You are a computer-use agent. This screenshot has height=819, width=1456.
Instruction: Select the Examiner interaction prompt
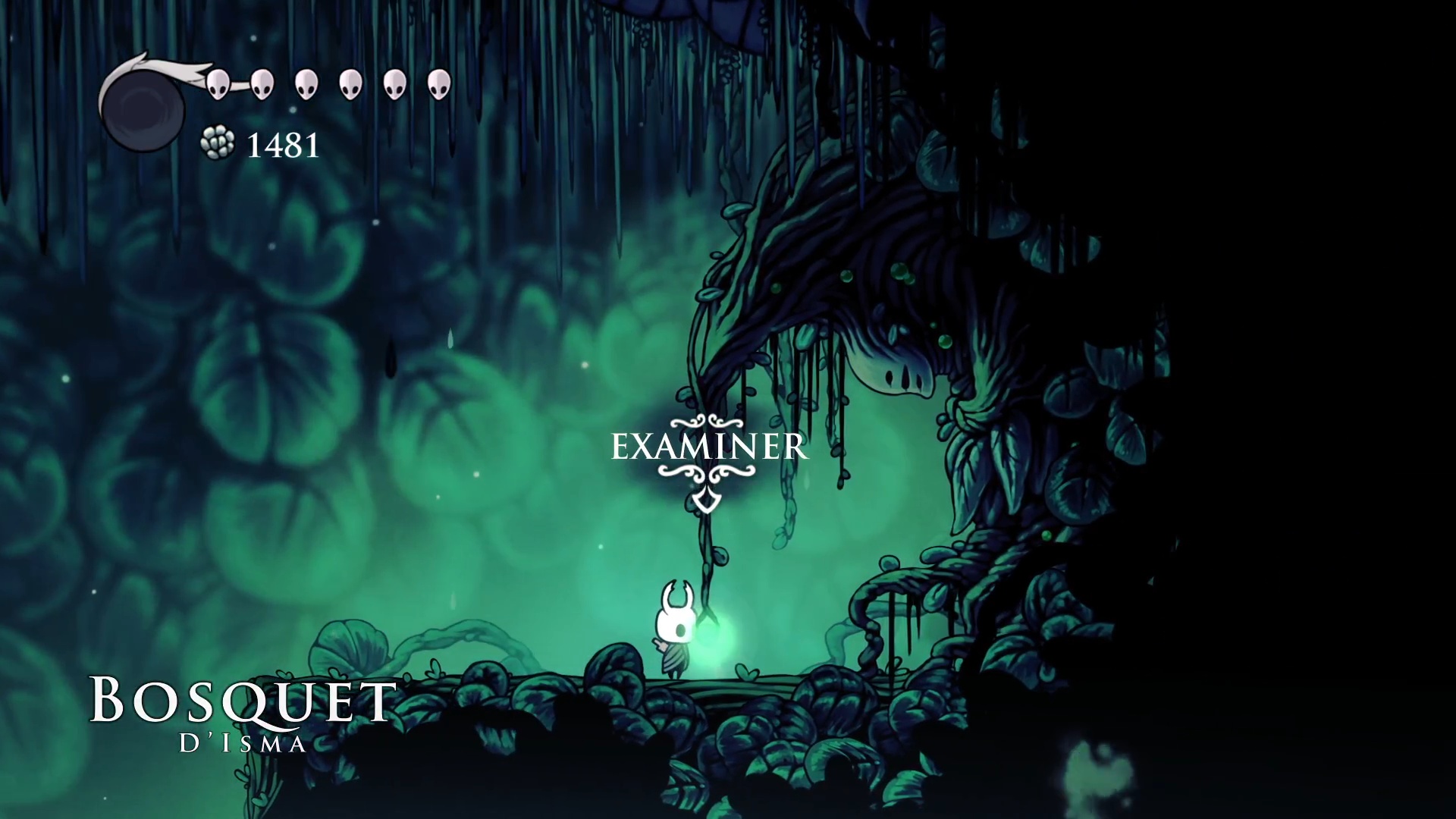pyautogui.click(x=709, y=447)
